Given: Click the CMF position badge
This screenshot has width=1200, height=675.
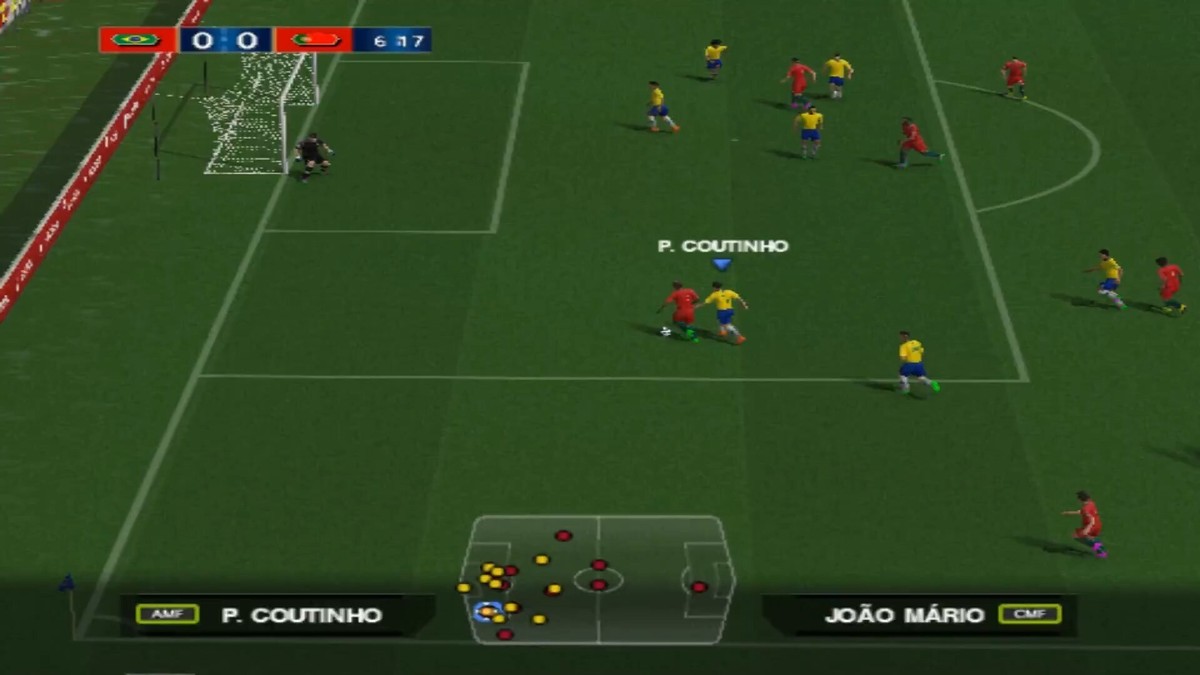Looking at the screenshot, I should click(1029, 614).
